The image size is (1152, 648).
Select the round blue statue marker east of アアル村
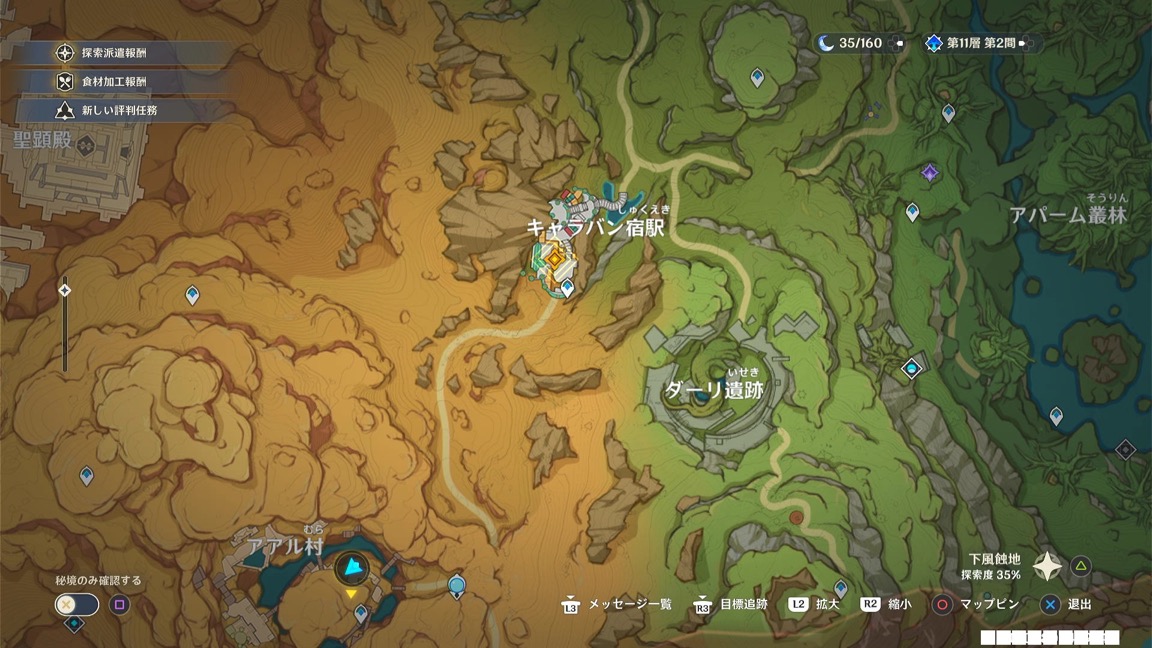coord(457,585)
